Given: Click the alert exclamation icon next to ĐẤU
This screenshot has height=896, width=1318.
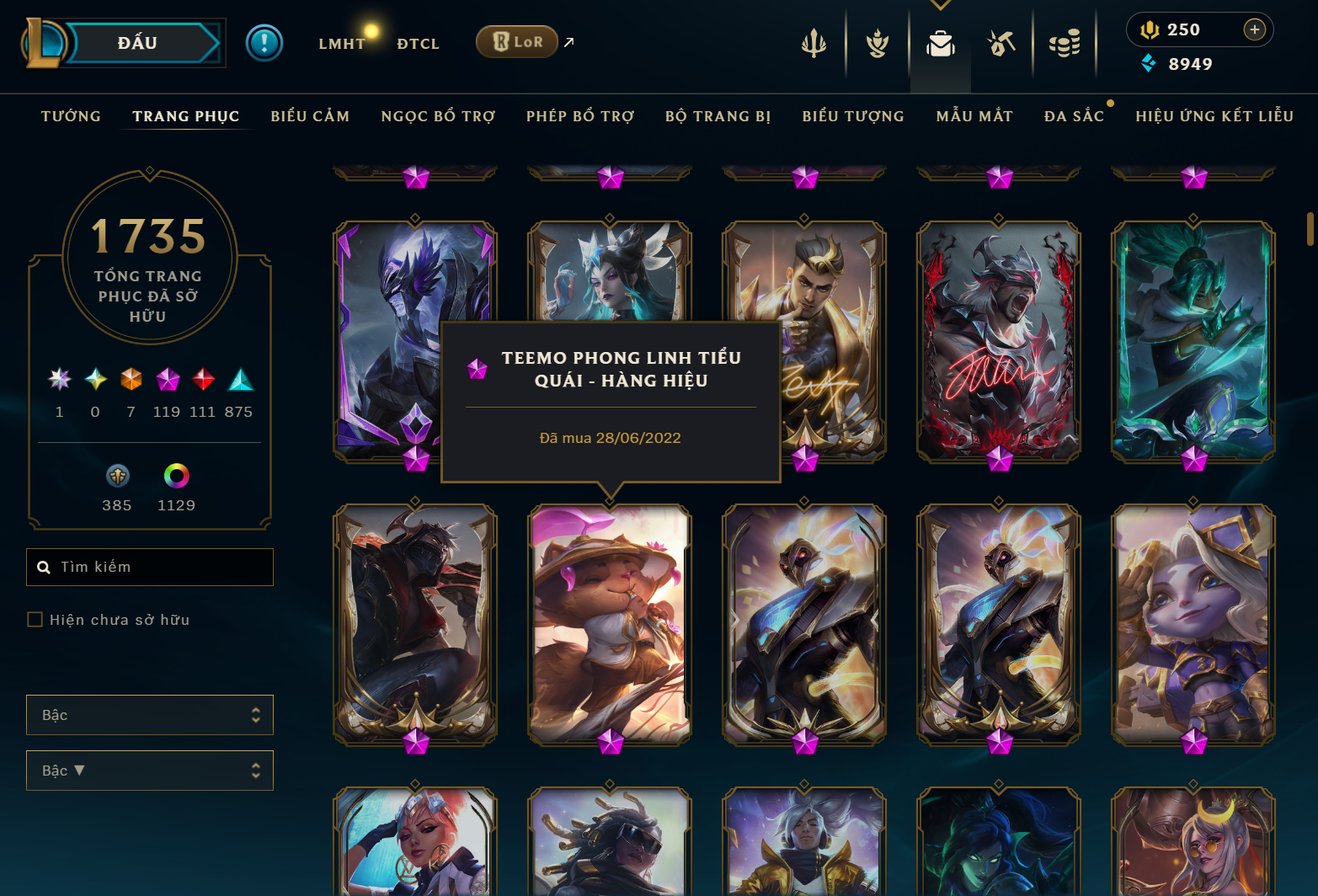Looking at the screenshot, I should pyautogui.click(x=264, y=43).
